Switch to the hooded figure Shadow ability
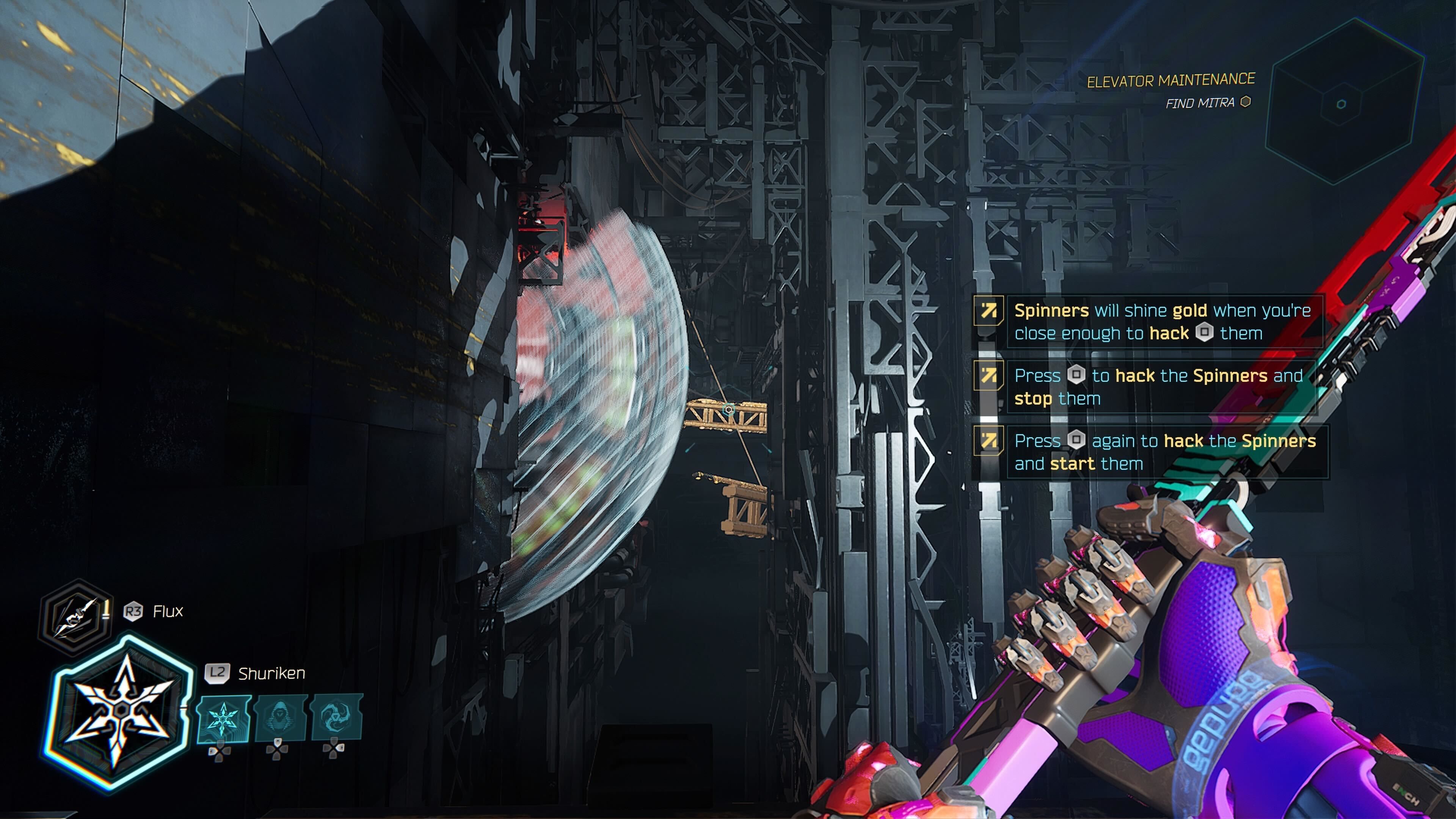This screenshot has width=1456, height=819. [280, 718]
